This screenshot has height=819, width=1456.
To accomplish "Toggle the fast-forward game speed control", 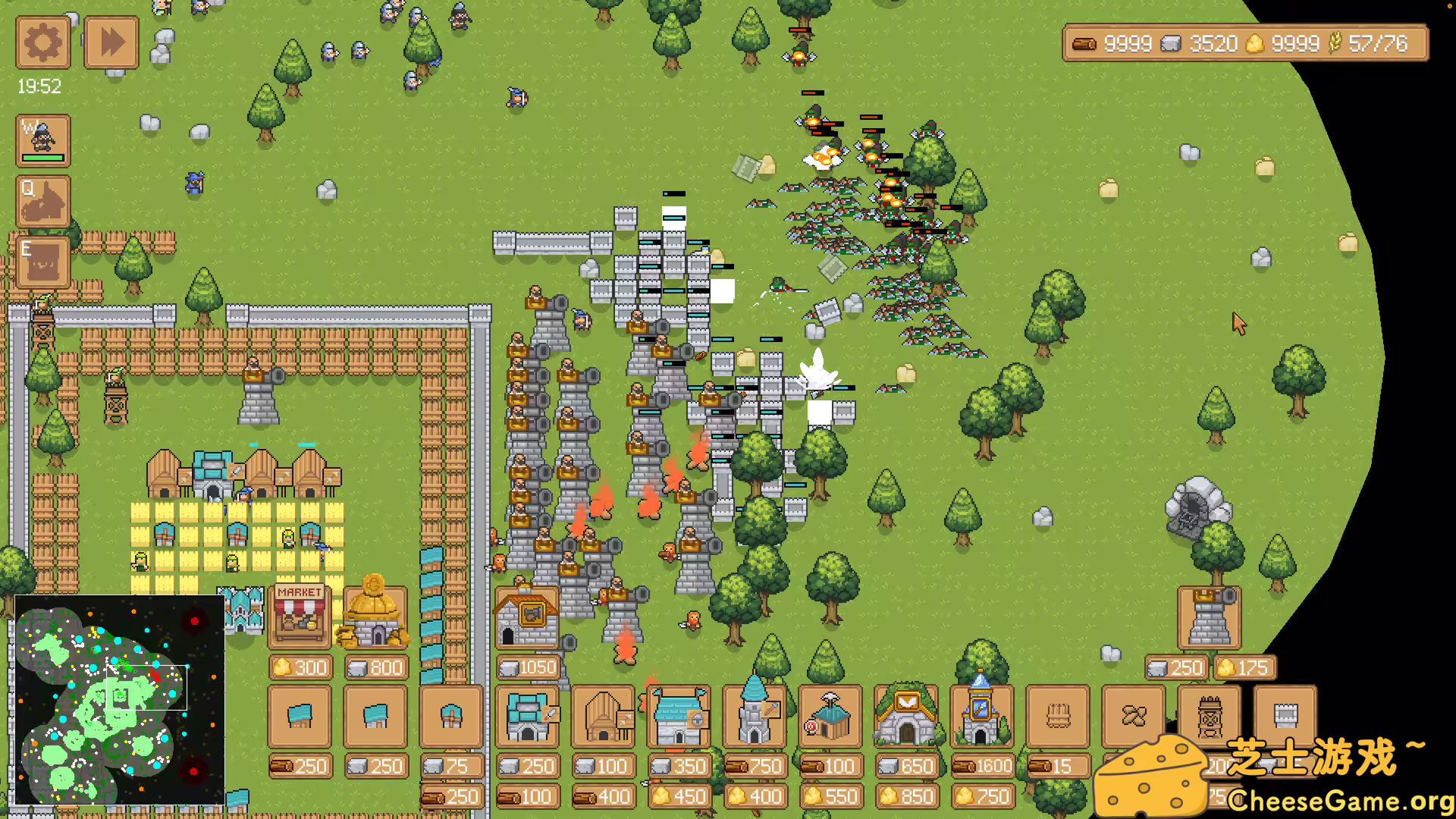I will click(111, 42).
